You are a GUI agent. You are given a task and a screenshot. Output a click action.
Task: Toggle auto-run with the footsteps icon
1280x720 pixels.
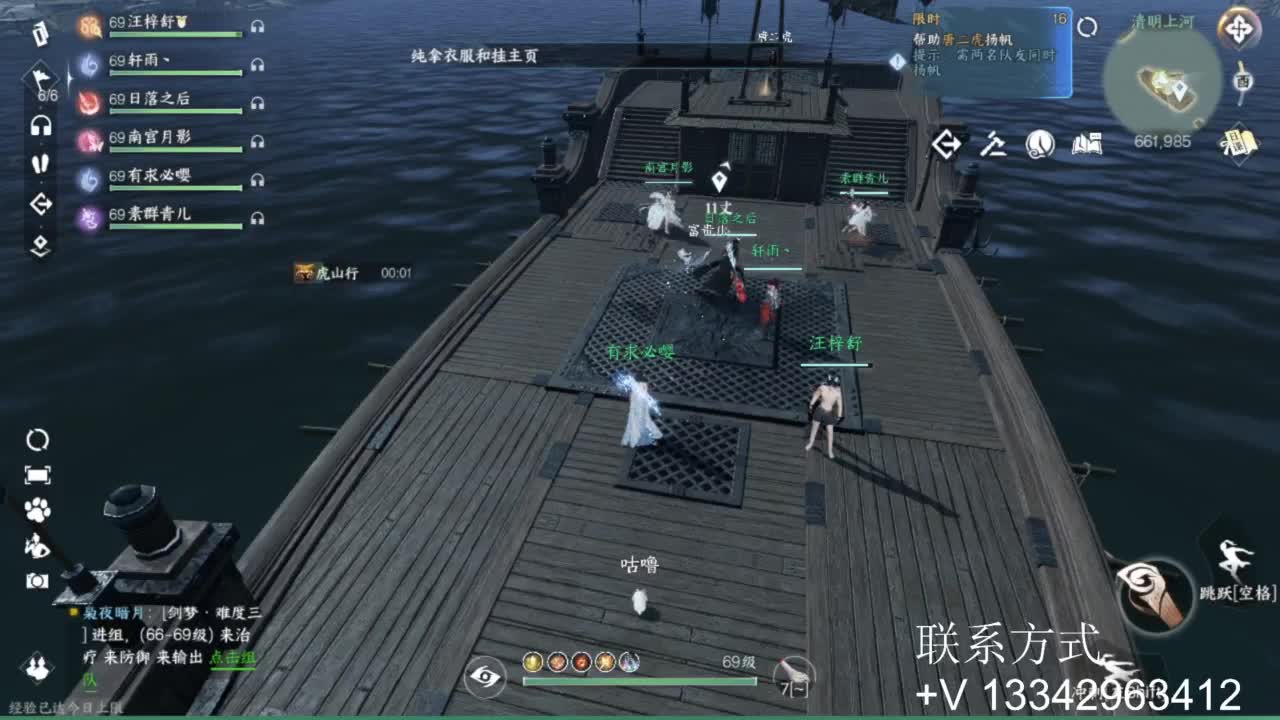click(x=40, y=161)
